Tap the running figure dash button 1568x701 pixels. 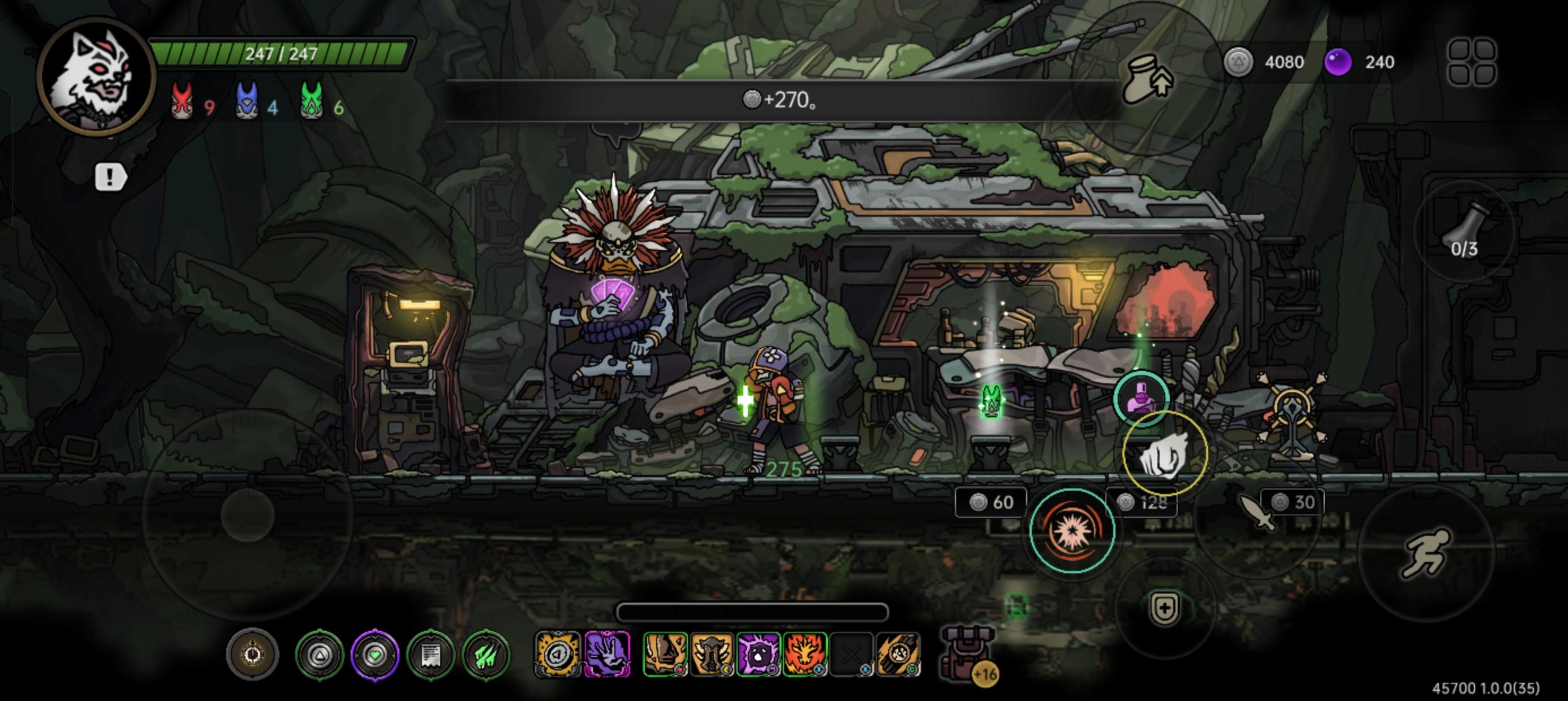[1425, 552]
